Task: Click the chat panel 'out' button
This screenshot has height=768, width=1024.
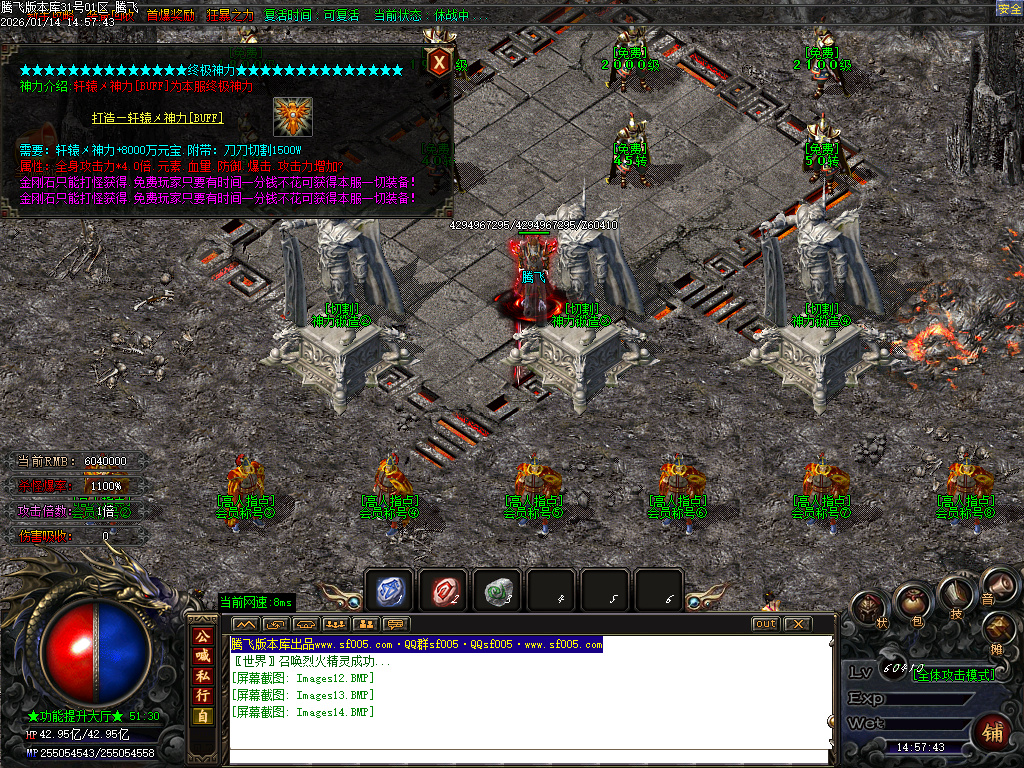Action: tap(765, 624)
